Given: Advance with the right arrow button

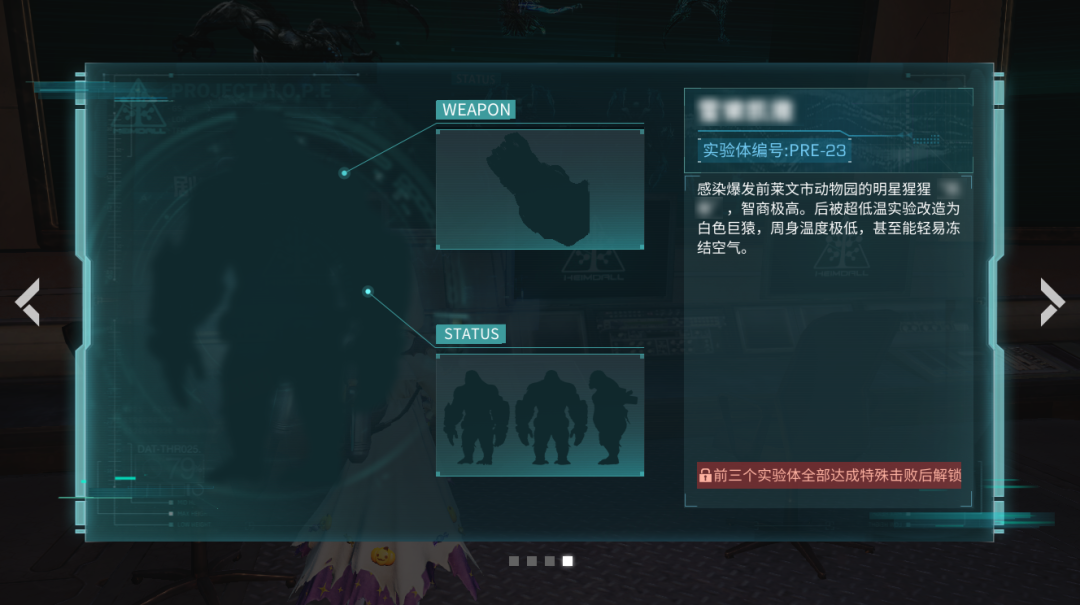Looking at the screenshot, I should 1052,301.
